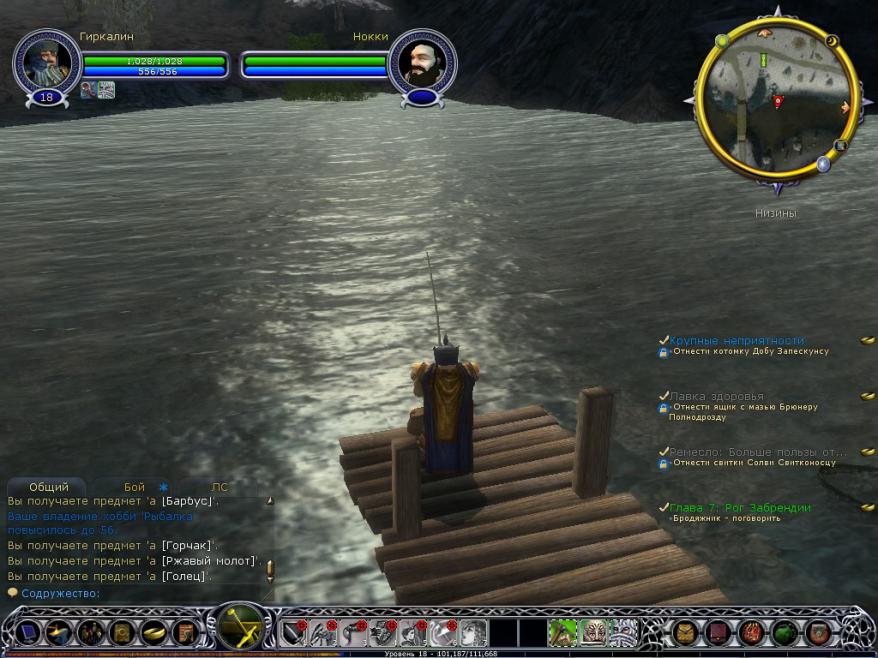The width and height of the screenshot is (878, 658).
Task: Select the Ремесло: Больше пользы quest entry
Action: pos(758,451)
